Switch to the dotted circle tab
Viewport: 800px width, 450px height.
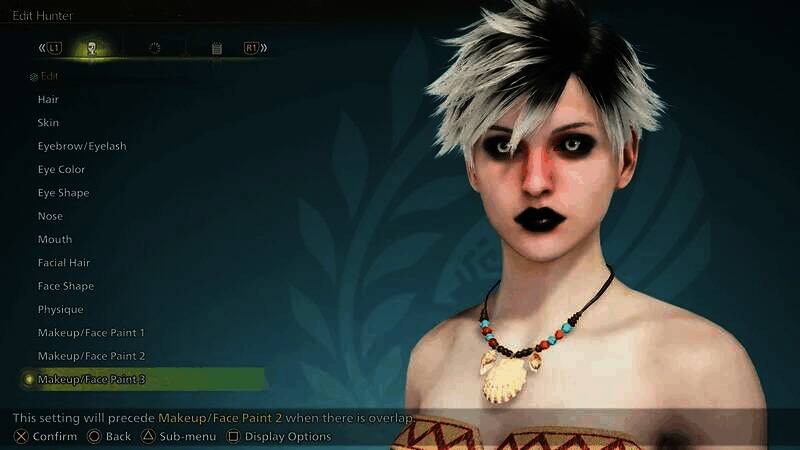click(154, 48)
